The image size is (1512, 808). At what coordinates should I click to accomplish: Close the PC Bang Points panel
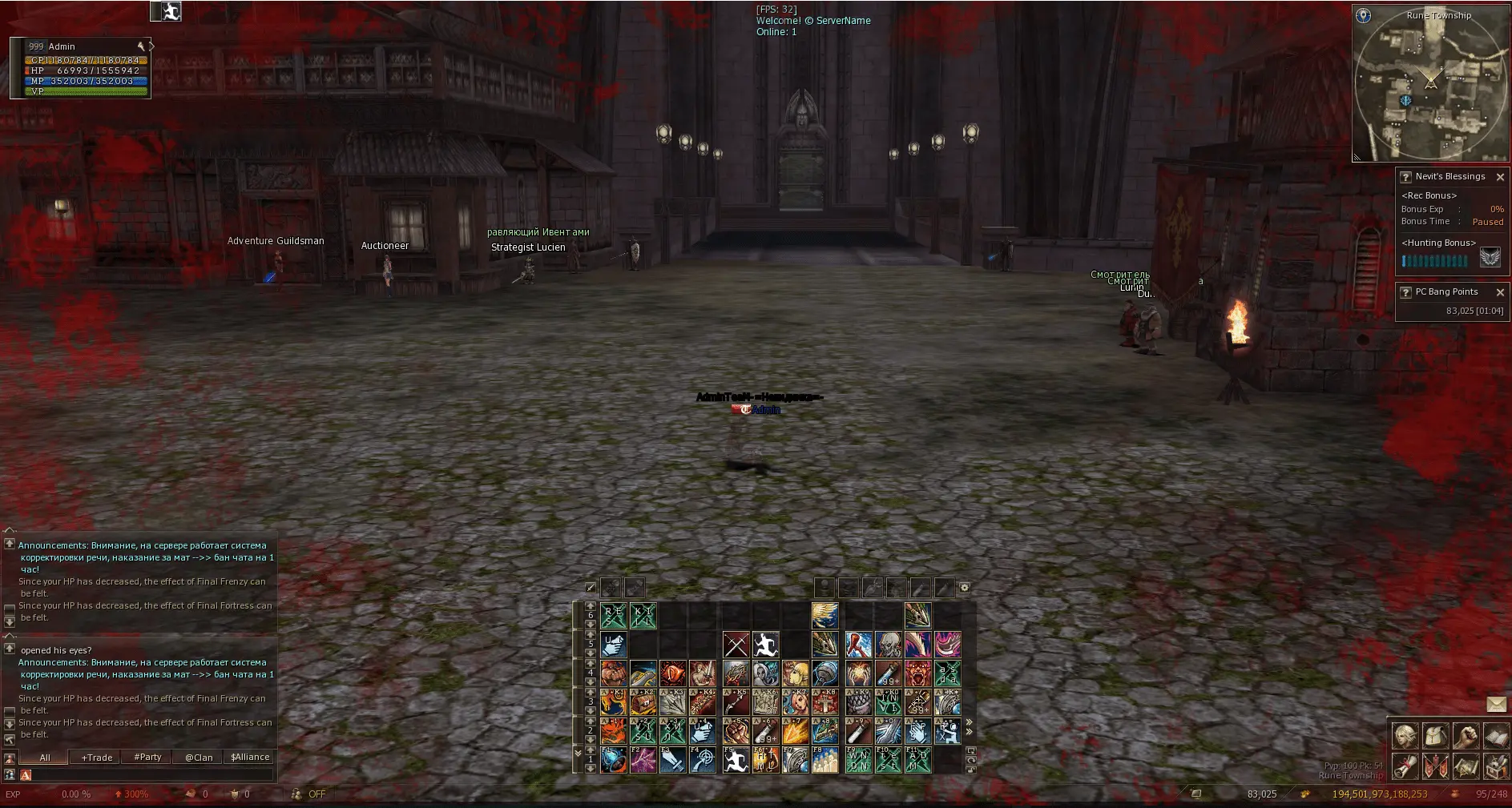coord(1500,292)
